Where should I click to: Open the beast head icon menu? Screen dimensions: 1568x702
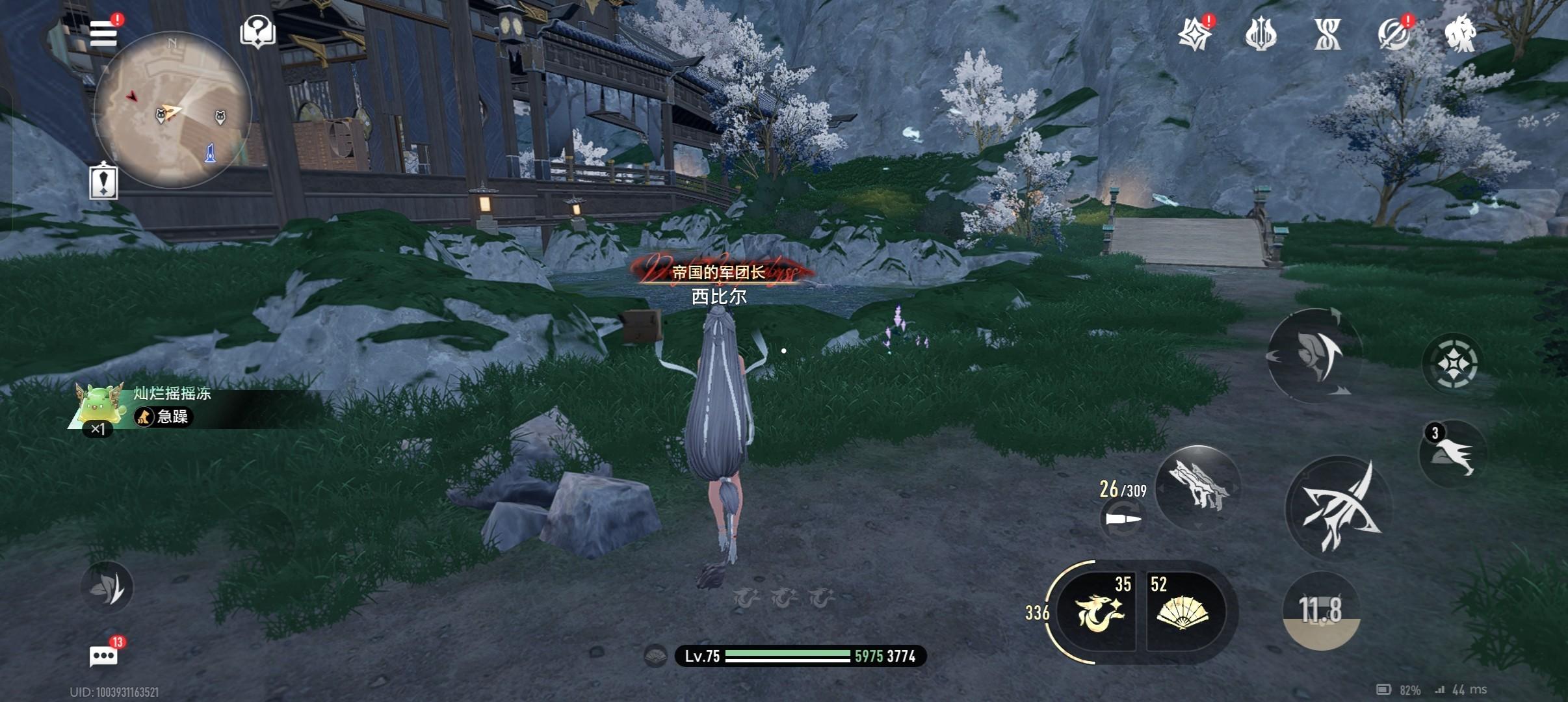point(1459,34)
